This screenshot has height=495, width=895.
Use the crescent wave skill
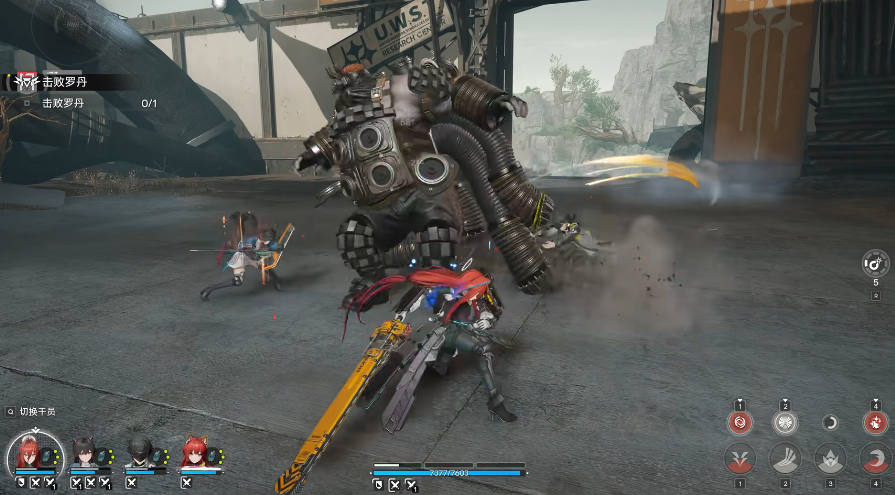[875, 459]
